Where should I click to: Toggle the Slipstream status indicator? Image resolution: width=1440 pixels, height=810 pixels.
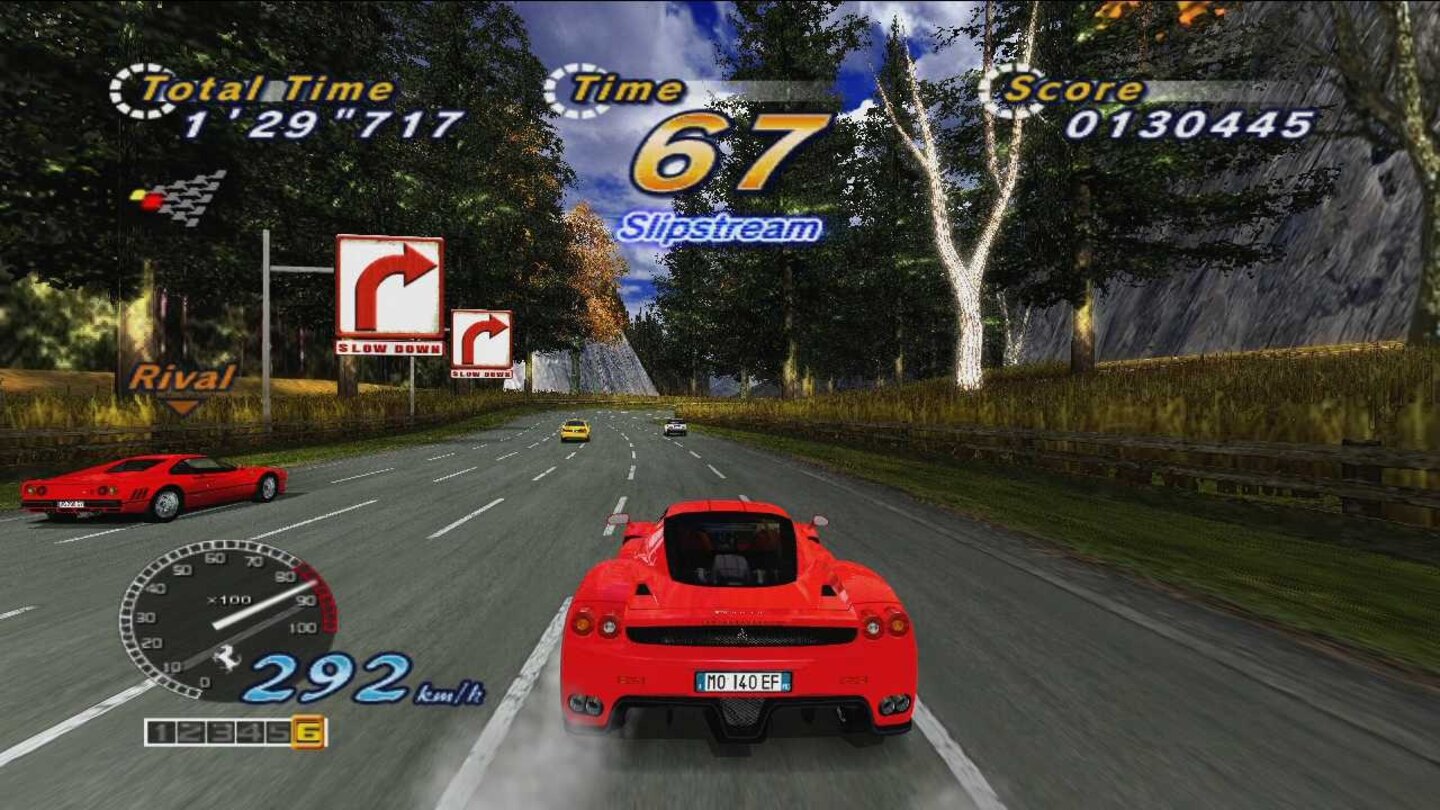click(718, 226)
